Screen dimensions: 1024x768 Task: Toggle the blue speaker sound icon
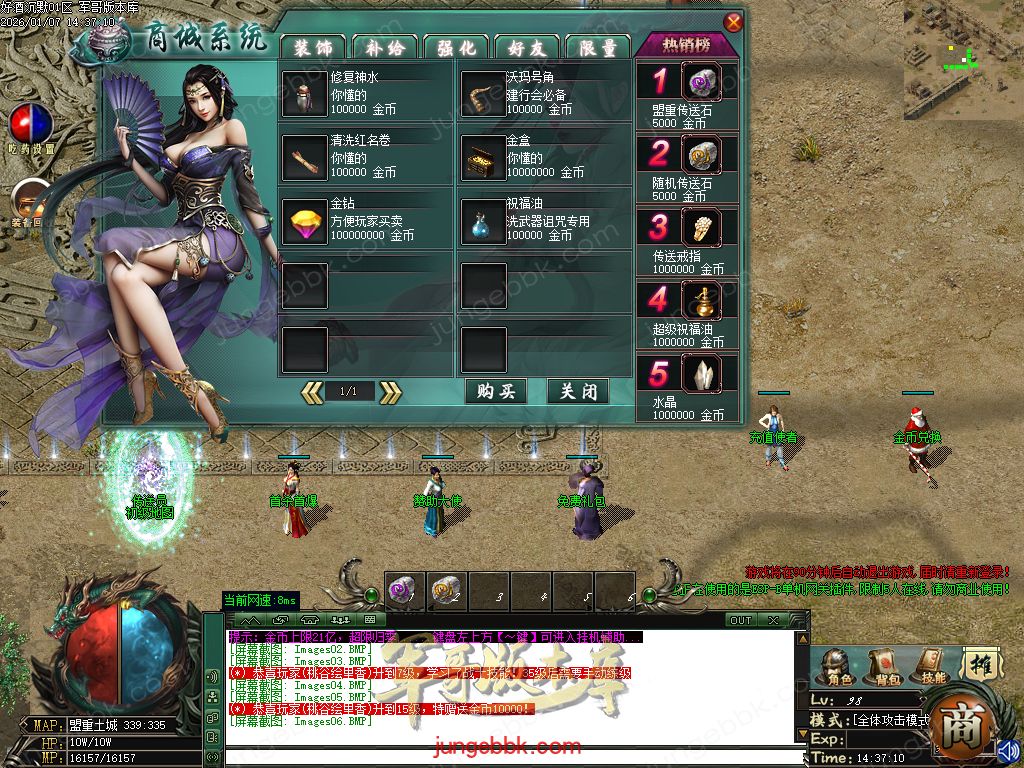click(1006, 750)
